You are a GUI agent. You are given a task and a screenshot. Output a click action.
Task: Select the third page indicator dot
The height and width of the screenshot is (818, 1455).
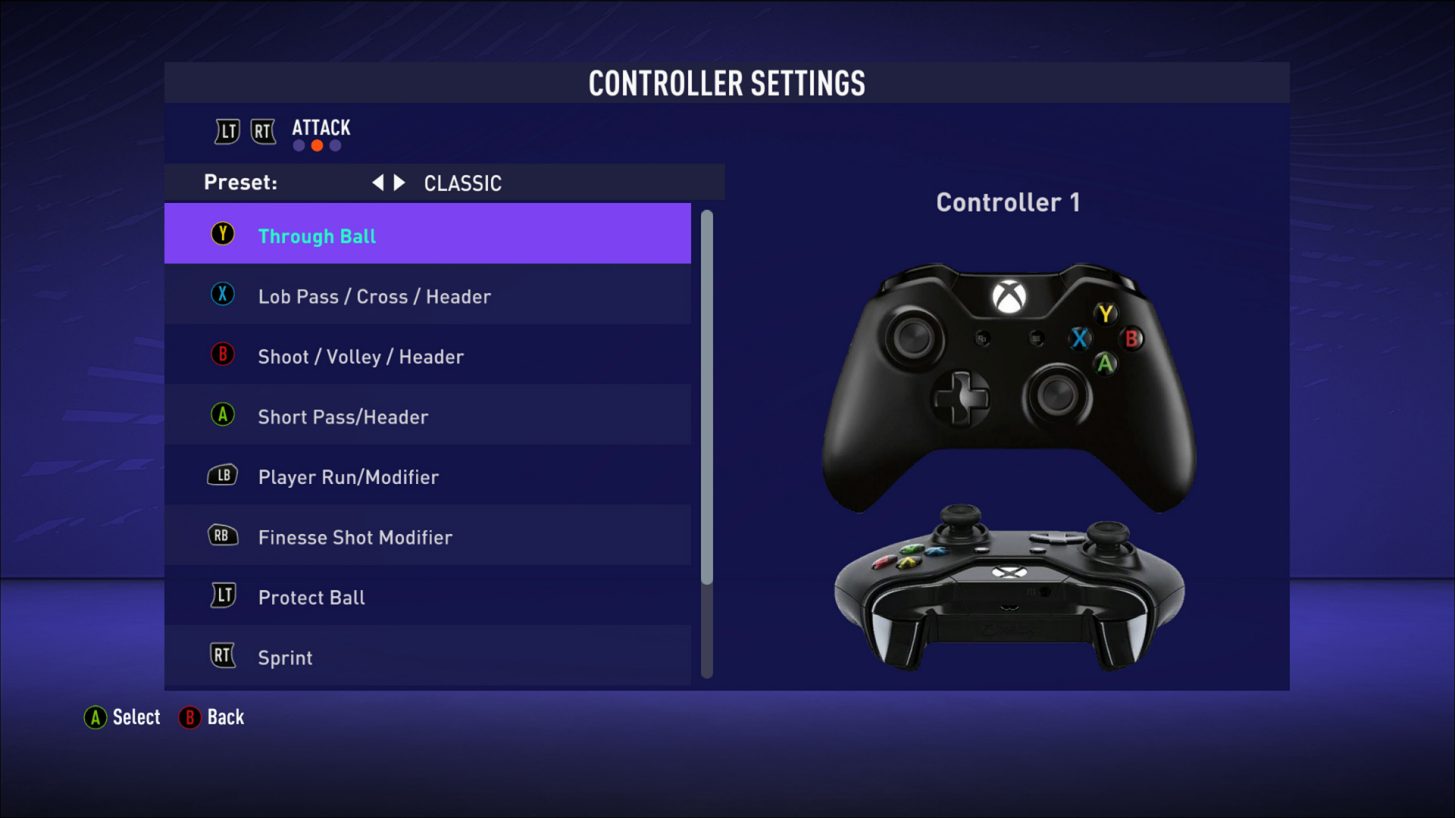(335, 145)
